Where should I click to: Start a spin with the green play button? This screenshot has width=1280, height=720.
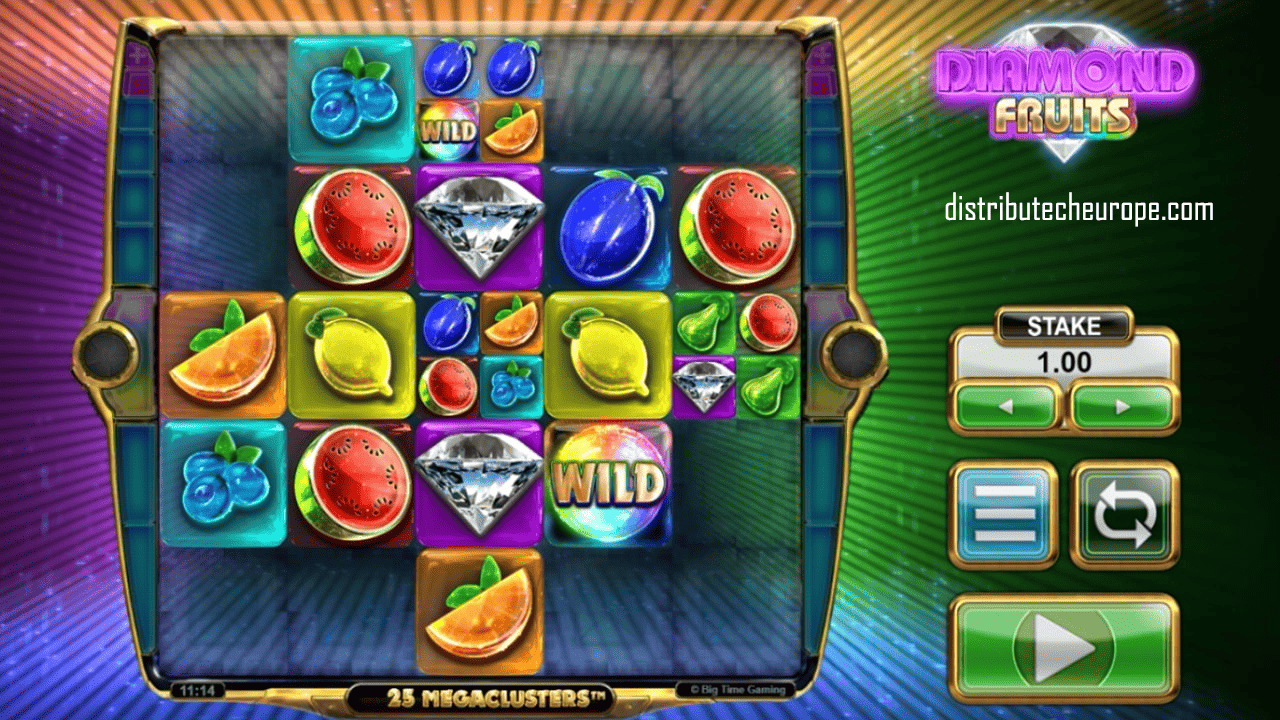pos(1063,648)
